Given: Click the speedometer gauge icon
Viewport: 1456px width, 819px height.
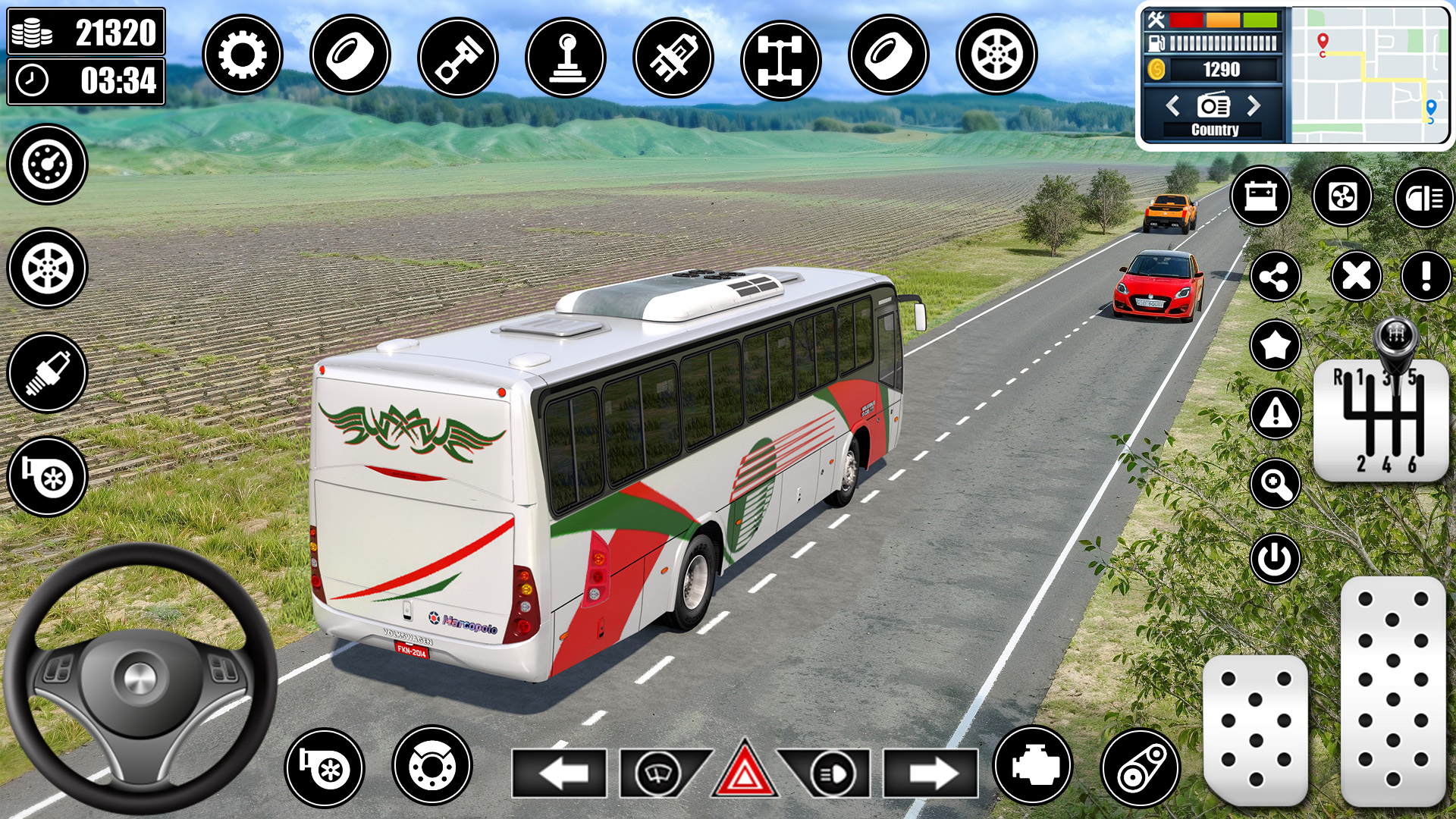Looking at the screenshot, I should [x=47, y=164].
